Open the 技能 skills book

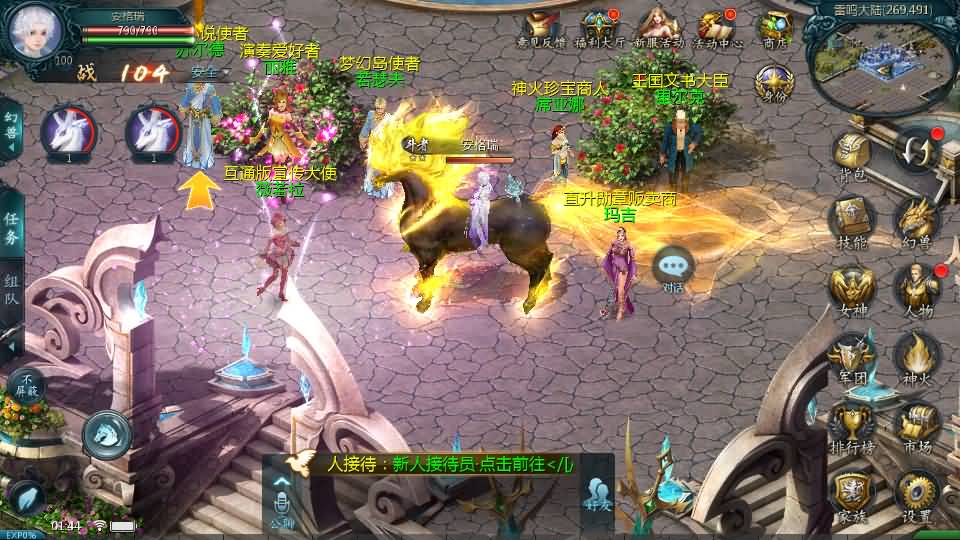pyautogui.click(x=853, y=219)
